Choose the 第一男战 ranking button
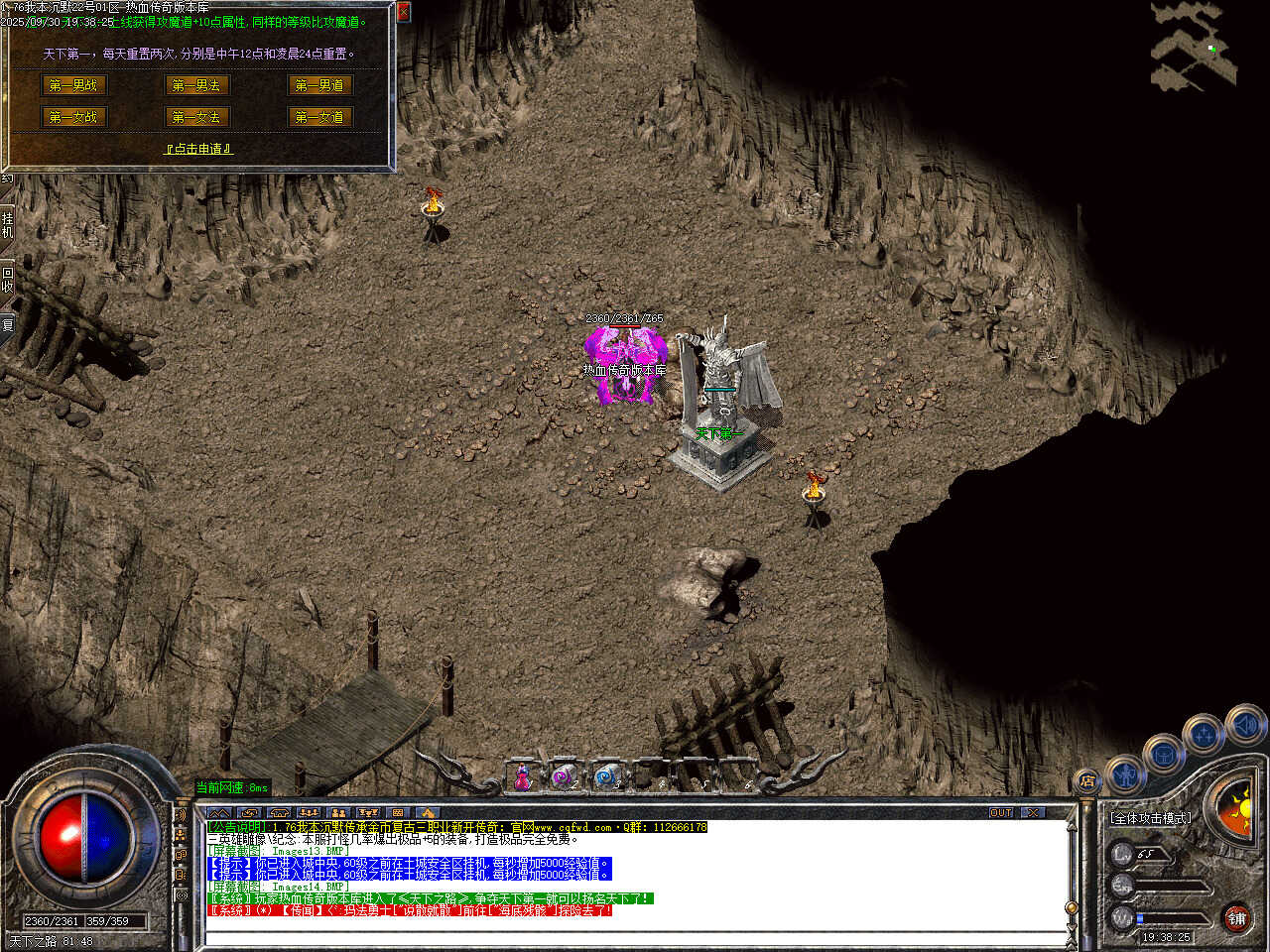 (73, 85)
